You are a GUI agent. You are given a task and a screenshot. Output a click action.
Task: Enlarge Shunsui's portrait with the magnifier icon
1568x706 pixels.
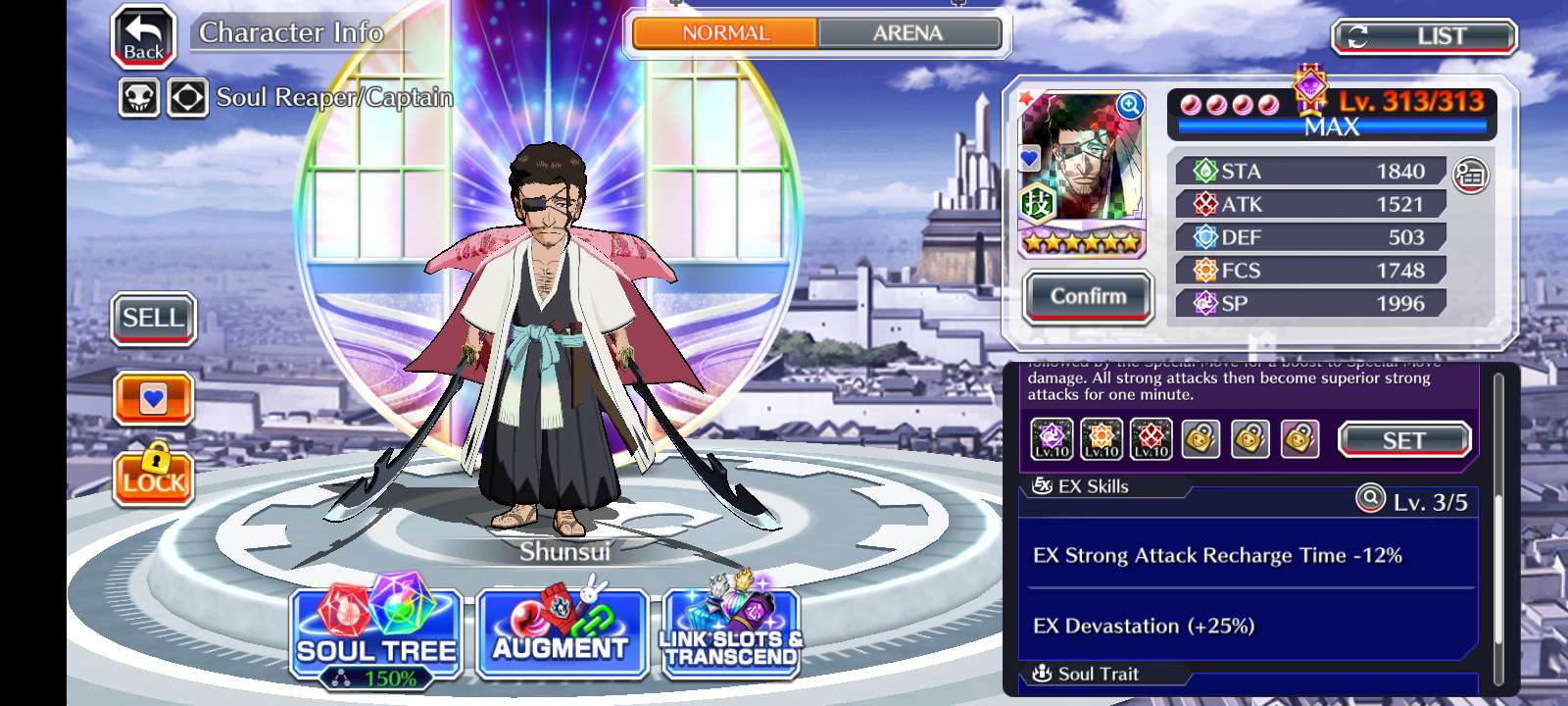pos(1130,105)
